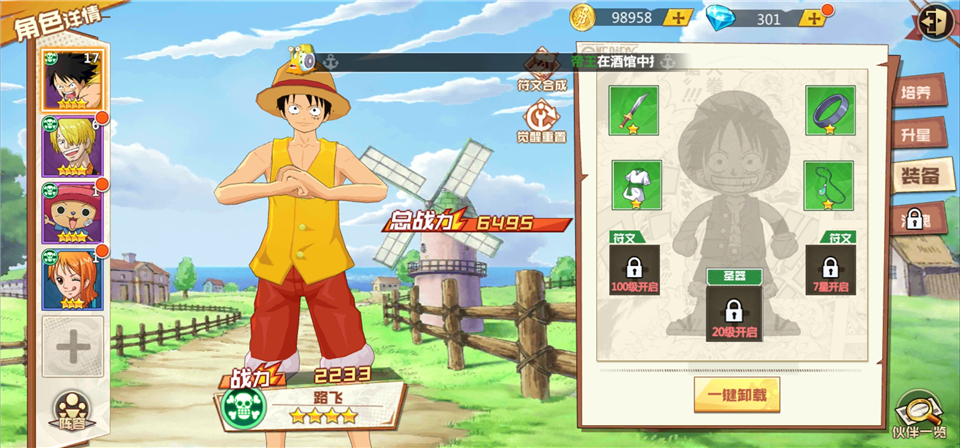Select Sanji's portrait in character list

click(71, 146)
